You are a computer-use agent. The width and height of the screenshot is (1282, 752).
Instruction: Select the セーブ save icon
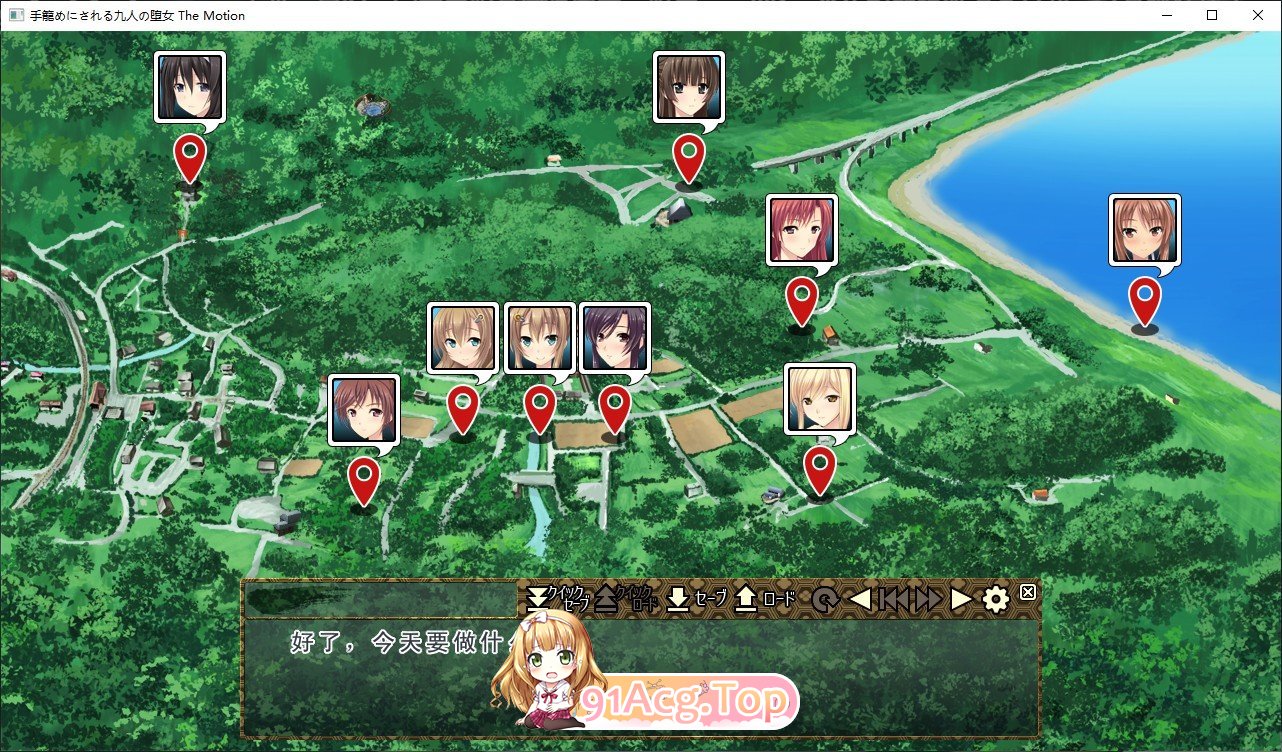pyautogui.click(x=678, y=597)
